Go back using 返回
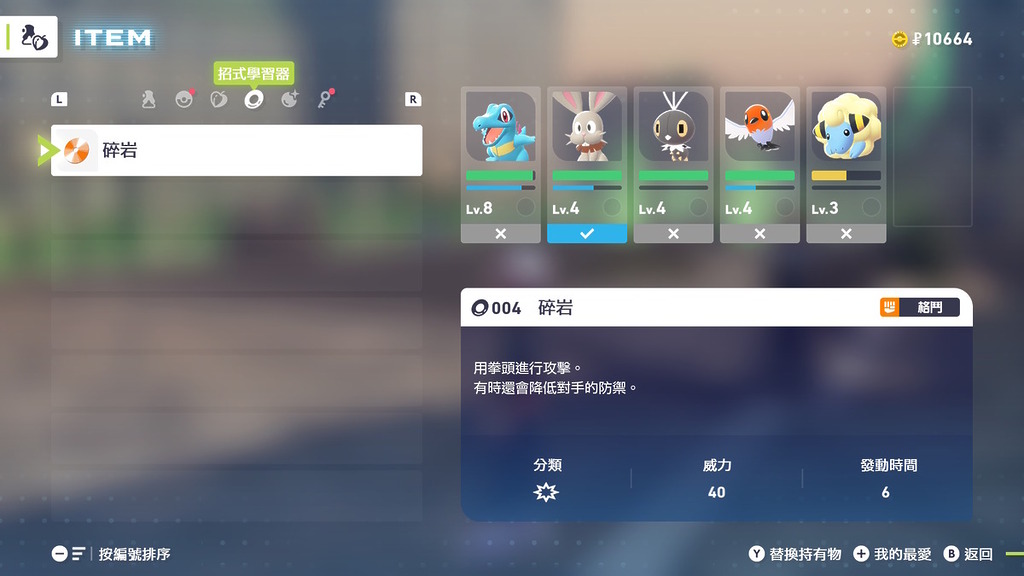This screenshot has height=576, width=1024. tap(969, 554)
